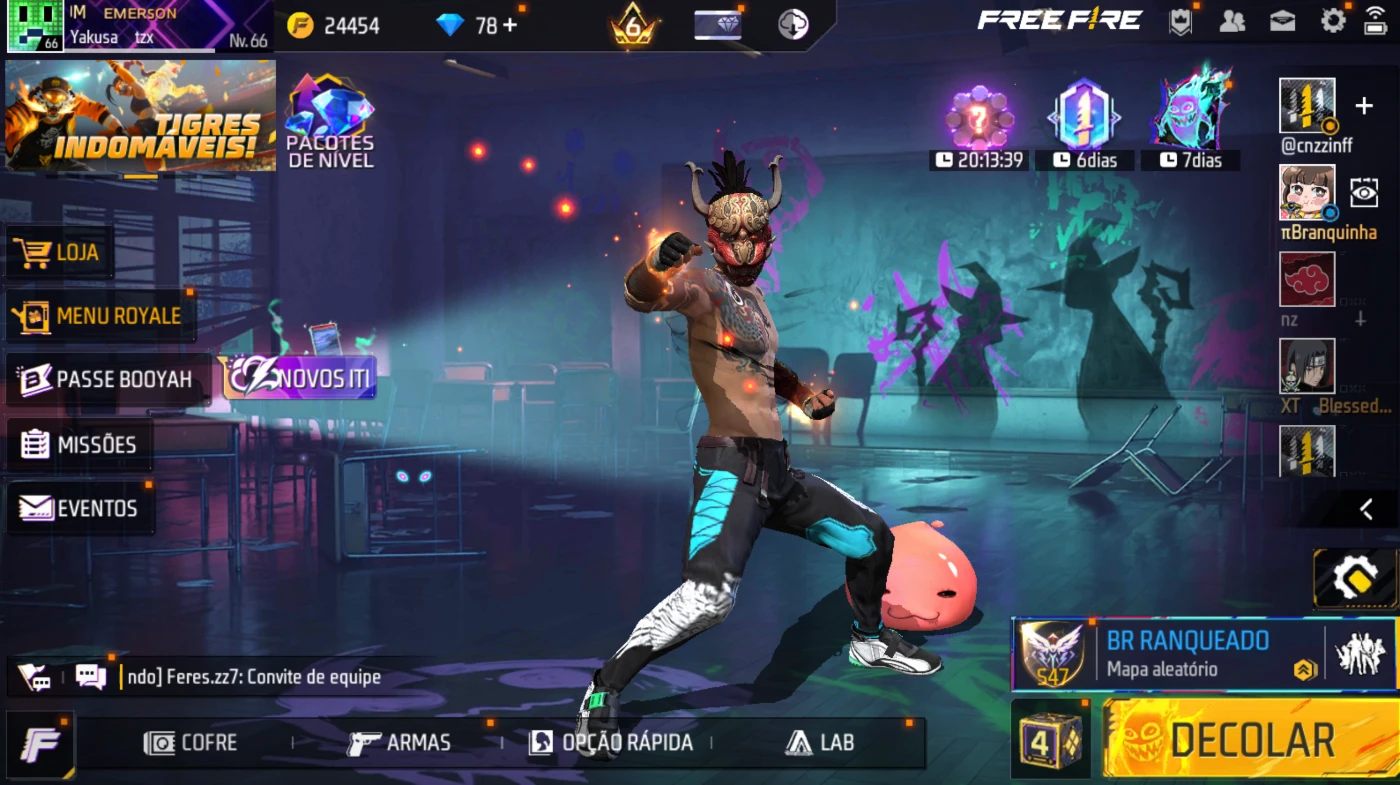1400x785 pixels.
Task: Open the guild icon in the top bar
Action: [x=1181, y=21]
